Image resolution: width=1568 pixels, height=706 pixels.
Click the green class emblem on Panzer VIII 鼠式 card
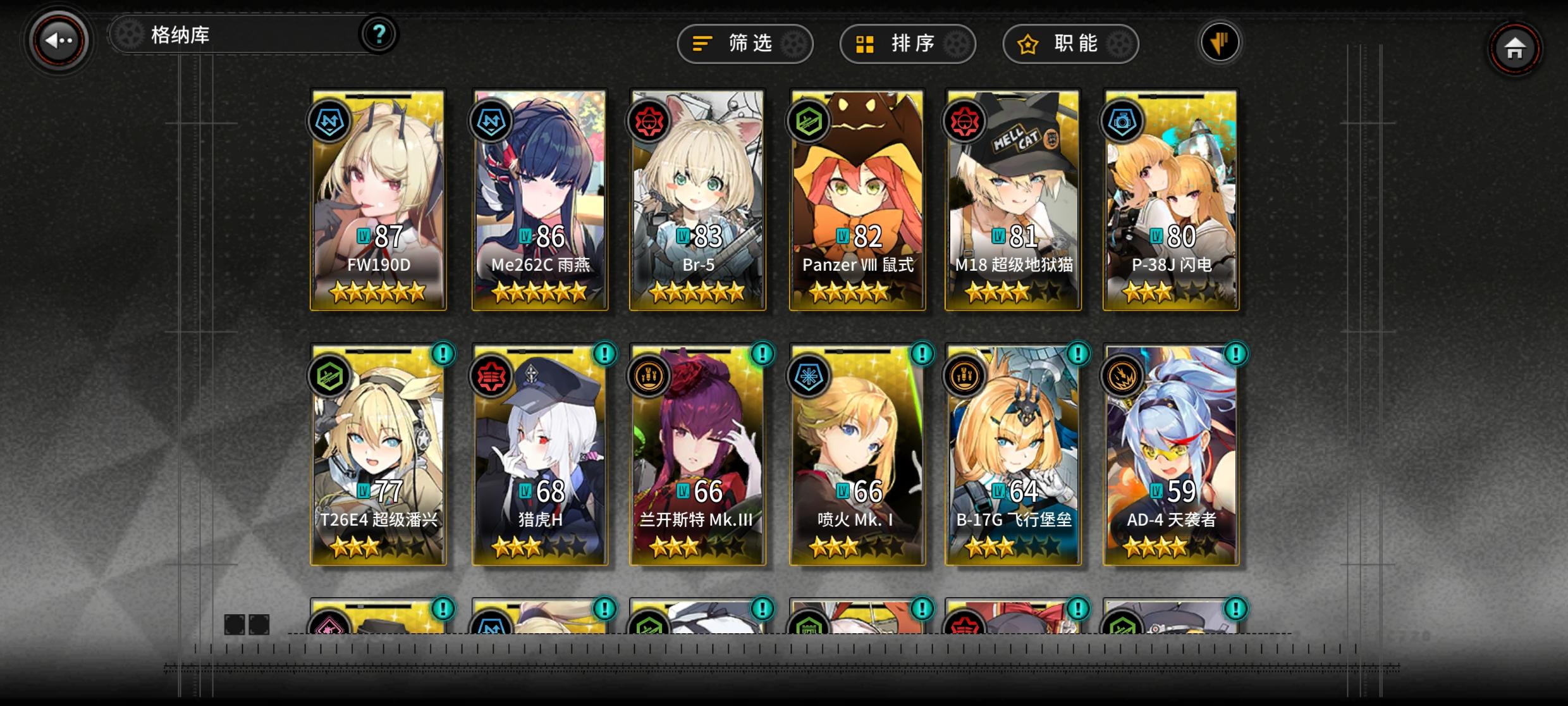pos(809,120)
